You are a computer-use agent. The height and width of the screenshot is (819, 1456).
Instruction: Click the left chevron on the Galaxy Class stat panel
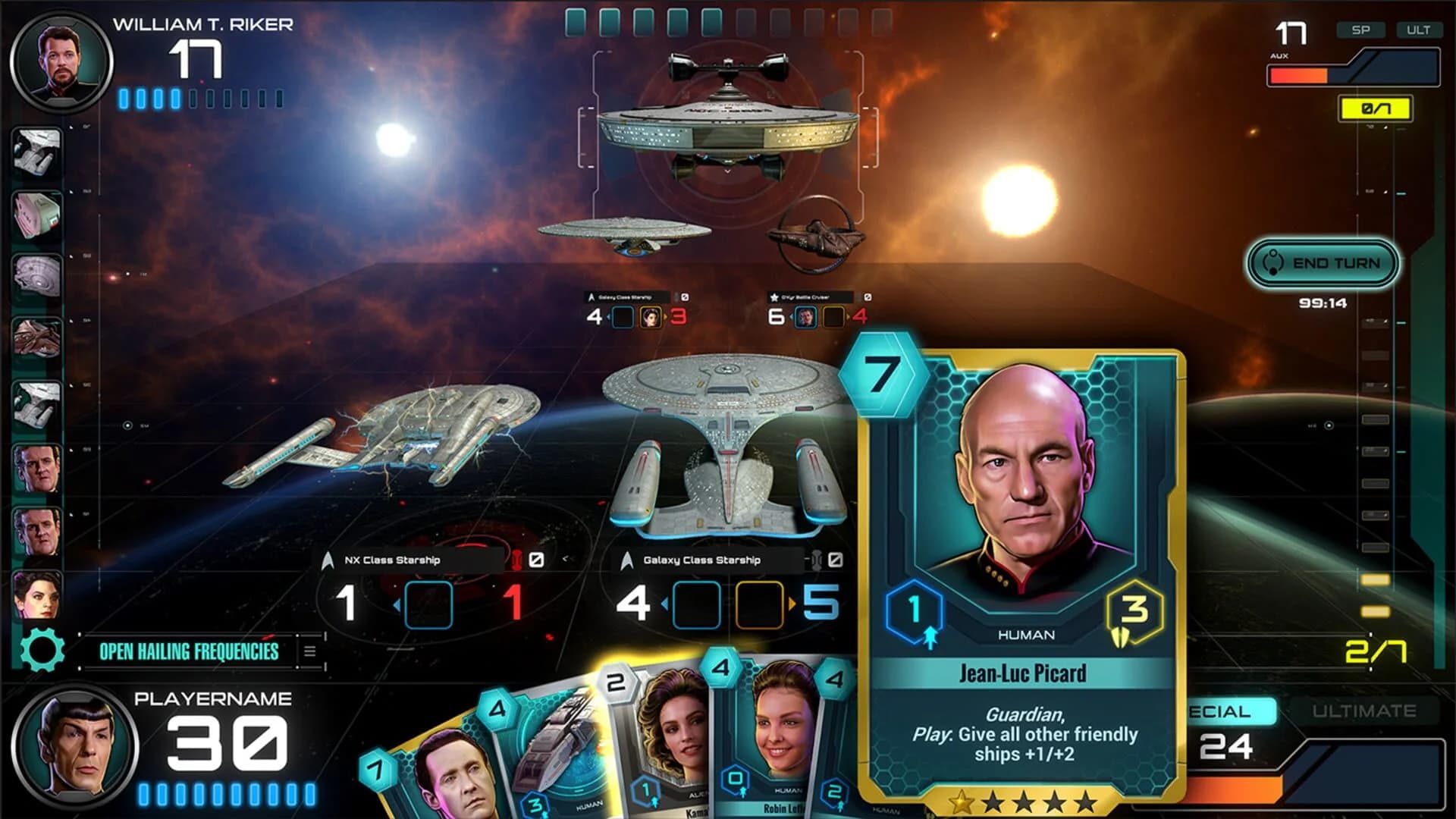pos(664,603)
